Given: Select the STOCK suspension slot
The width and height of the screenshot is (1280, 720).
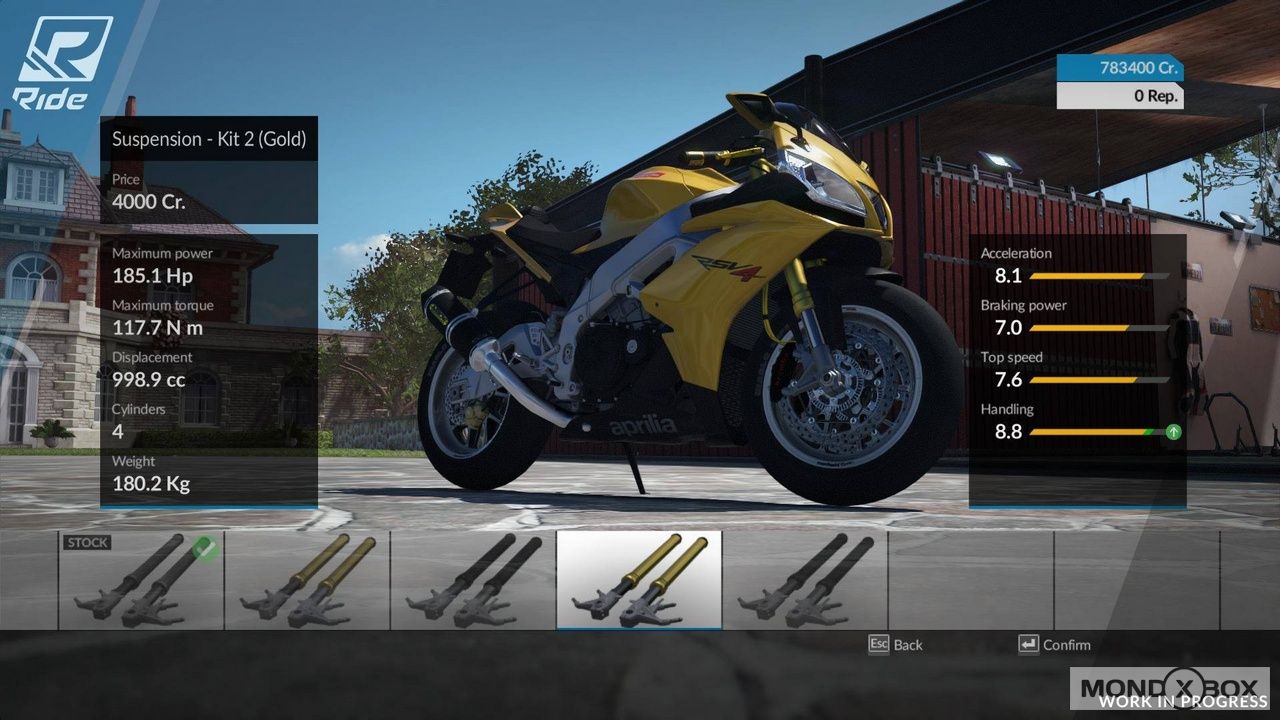Looking at the screenshot, I should [141, 580].
